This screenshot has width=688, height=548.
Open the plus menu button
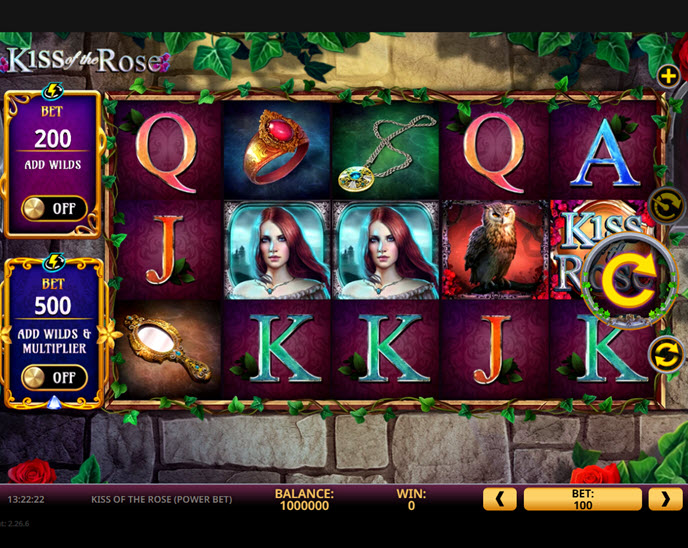pos(668,75)
